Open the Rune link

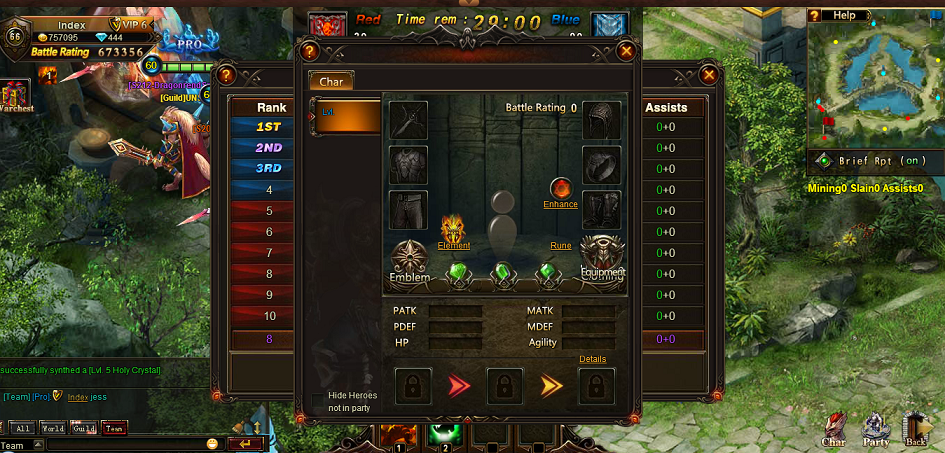(561, 246)
